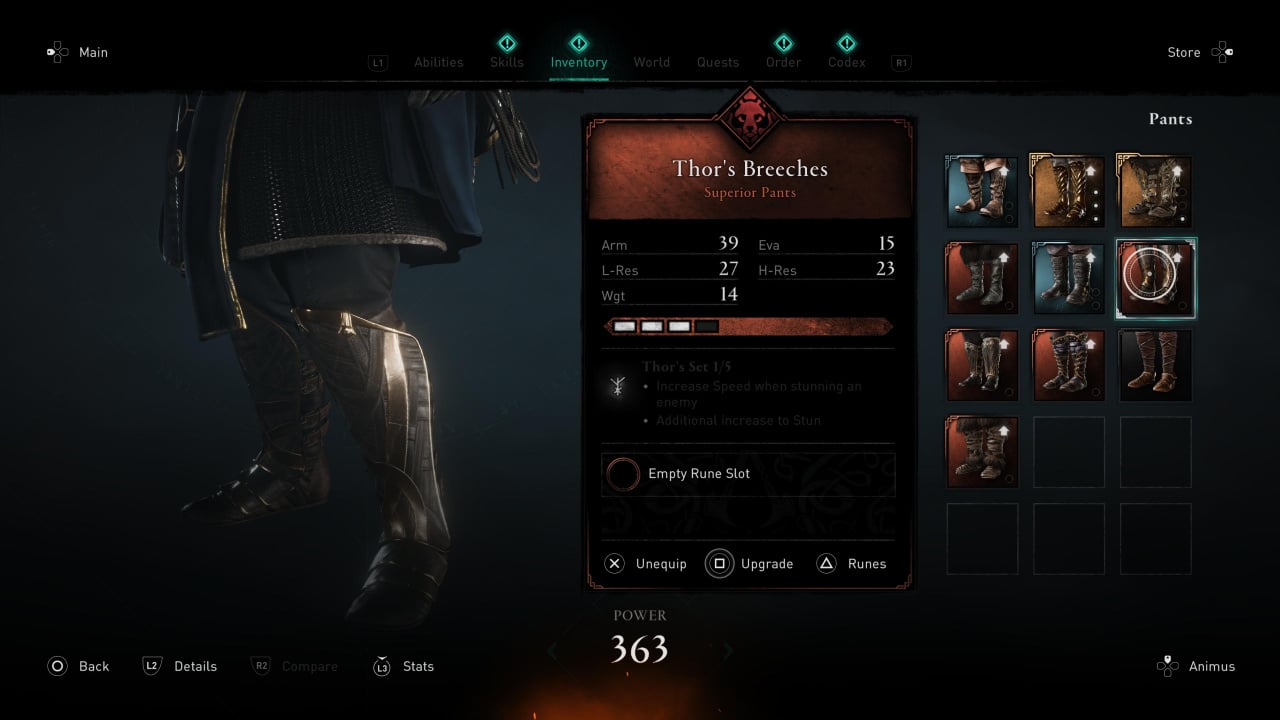The image size is (1280, 720).
Task: Select the Inventory tab
Action: [x=578, y=62]
